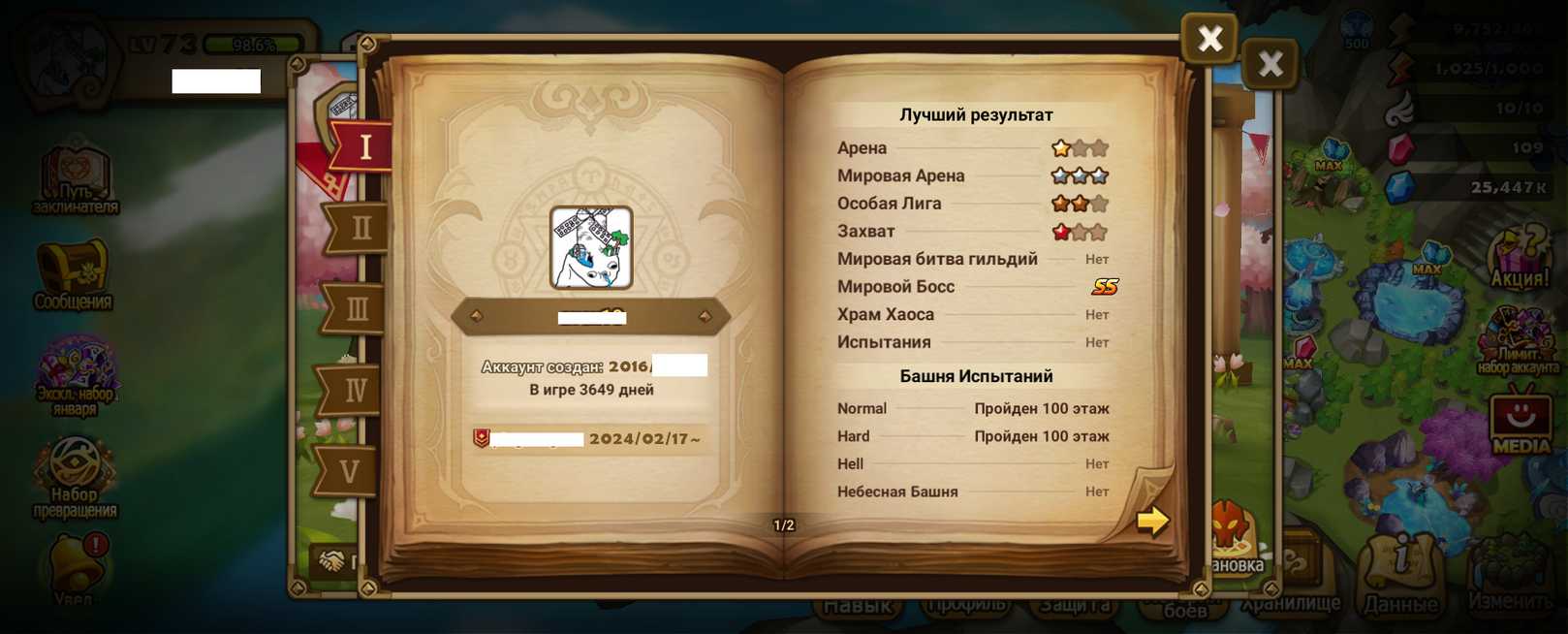Click the player avatar portrait
The height and width of the screenshot is (634, 1568).
[591, 248]
